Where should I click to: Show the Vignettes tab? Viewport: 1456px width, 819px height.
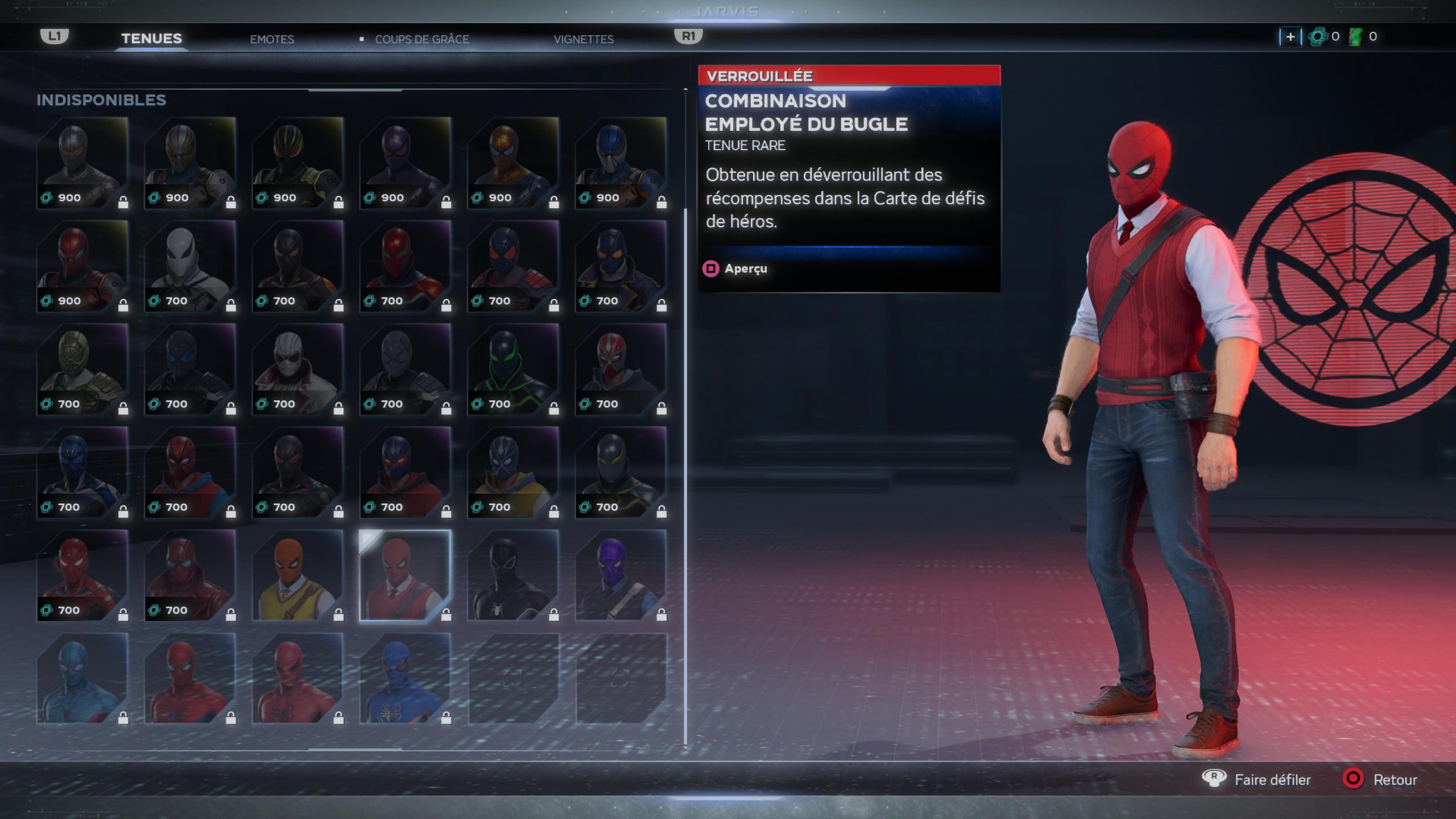coord(584,39)
